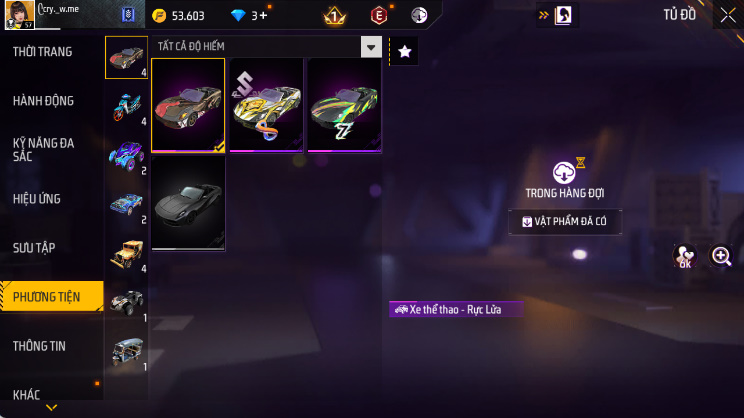The width and height of the screenshot is (744, 418).
Task: Select the equipped red-flame sports car skin
Action: 188,105
